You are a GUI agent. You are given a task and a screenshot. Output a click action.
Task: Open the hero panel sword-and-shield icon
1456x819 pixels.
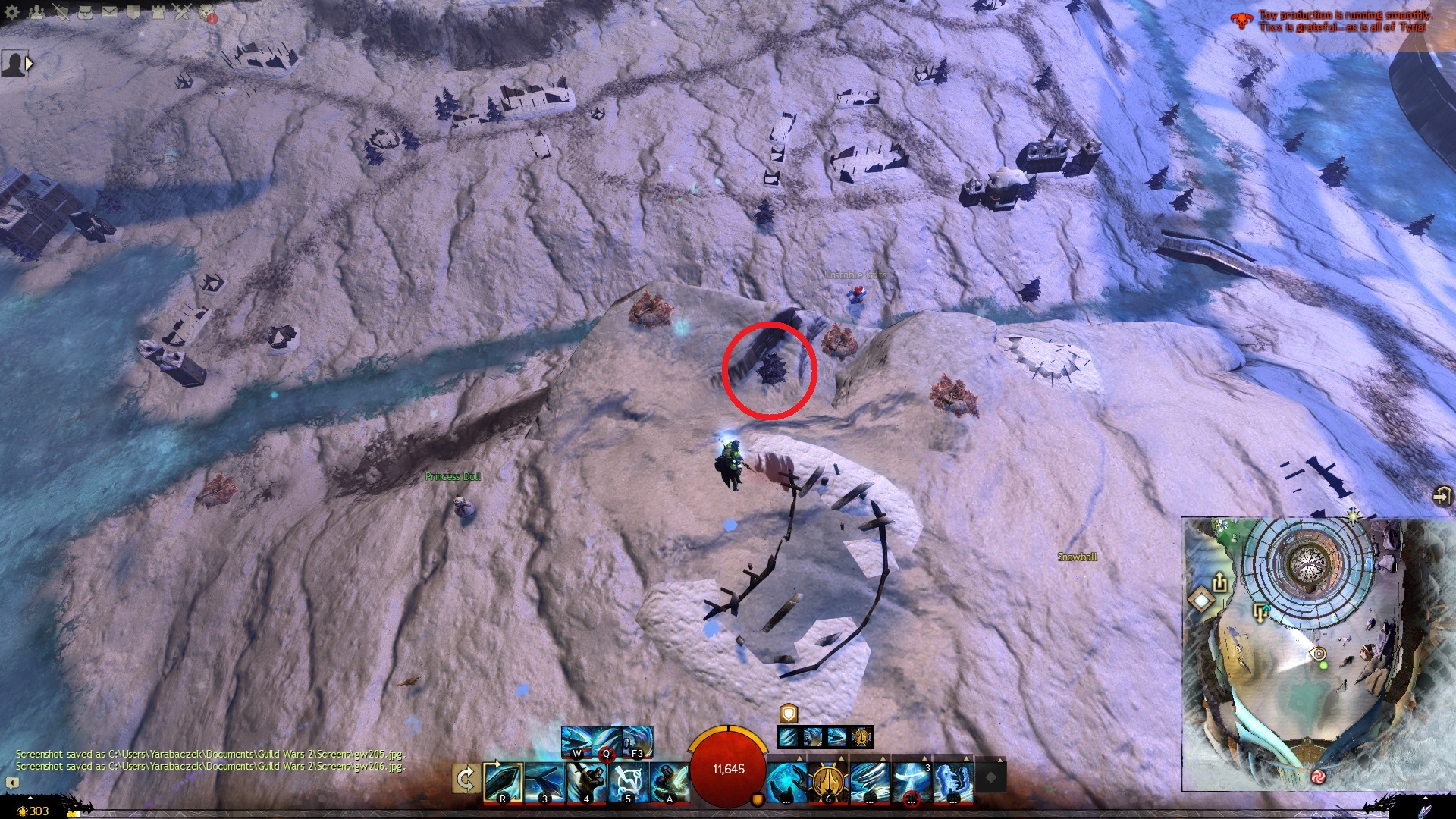[x=61, y=11]
